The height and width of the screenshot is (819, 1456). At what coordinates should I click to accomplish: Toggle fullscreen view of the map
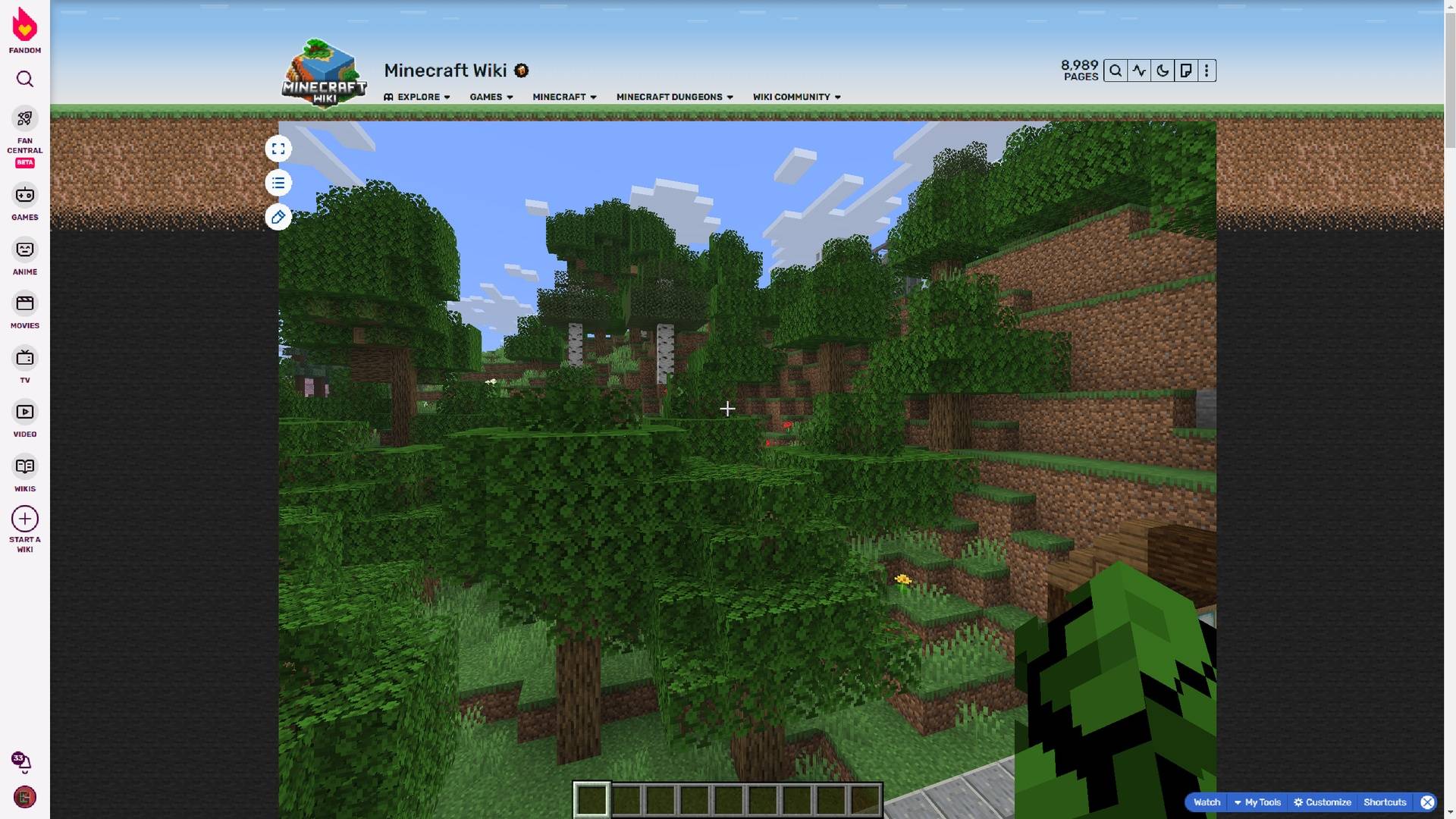[278, 149]
